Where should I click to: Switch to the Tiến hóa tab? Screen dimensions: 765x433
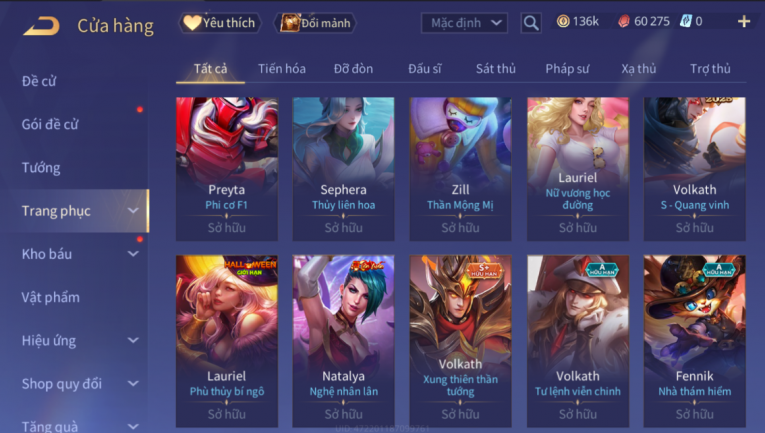coord(281,69)
